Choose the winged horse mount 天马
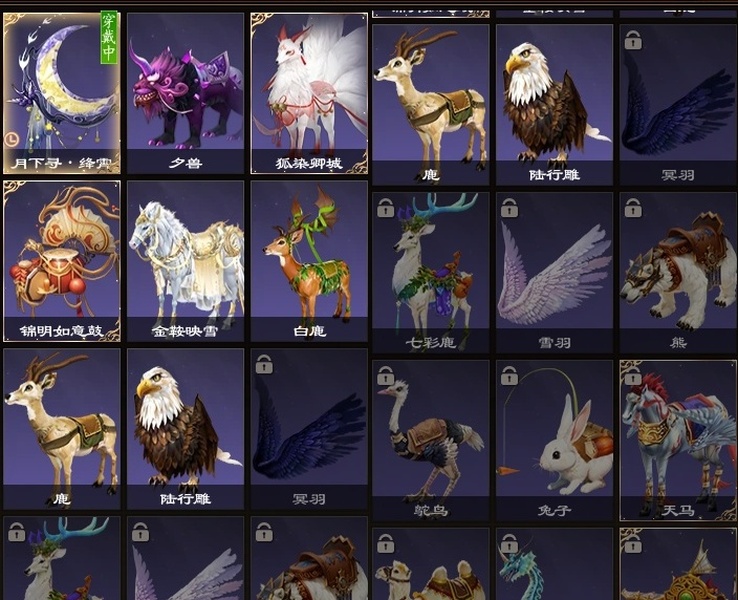This screenshot has height=600, width=738. pyautogui.click(x=678, y=440)
